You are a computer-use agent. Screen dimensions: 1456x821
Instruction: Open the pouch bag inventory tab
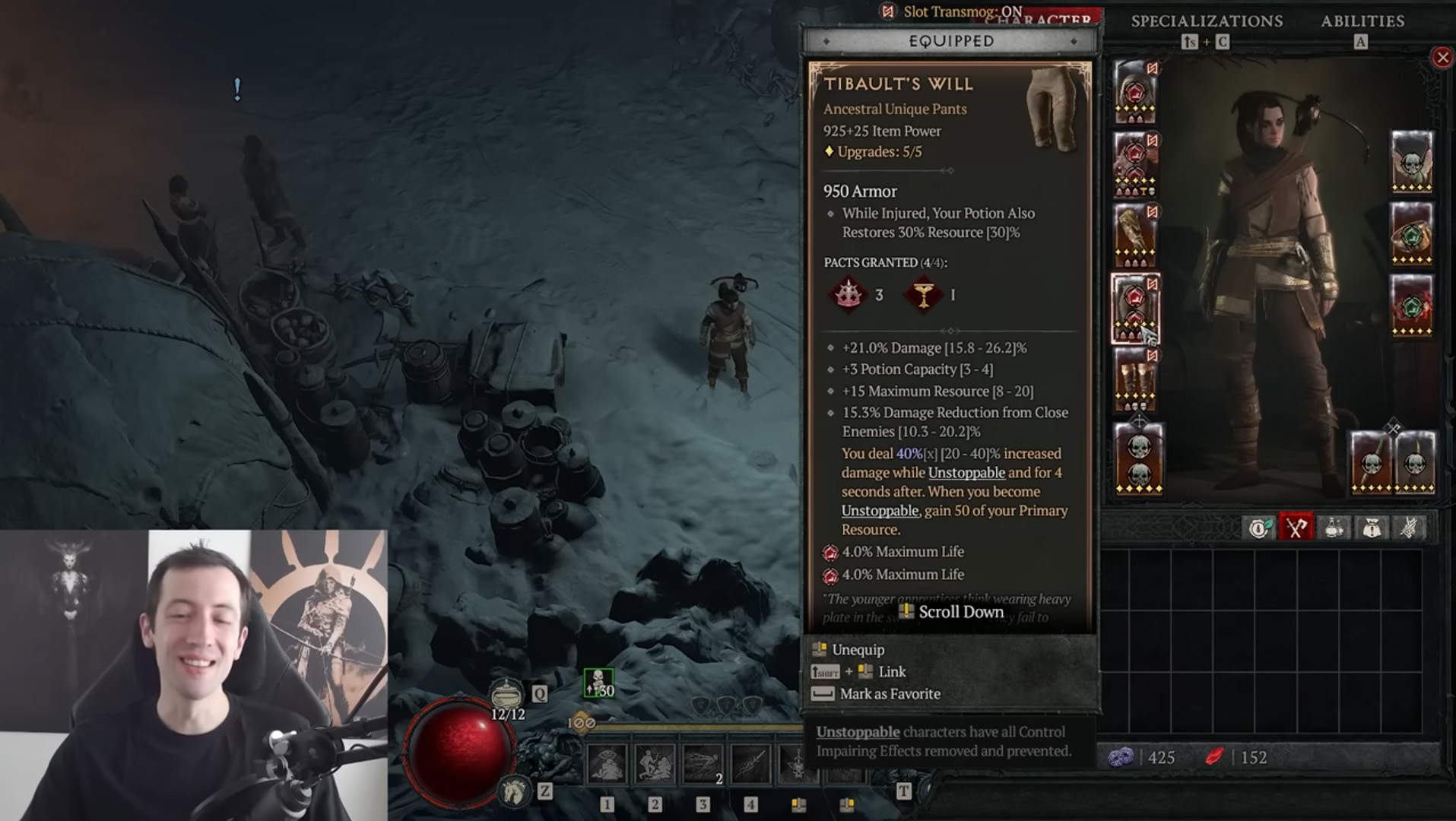1371,528
